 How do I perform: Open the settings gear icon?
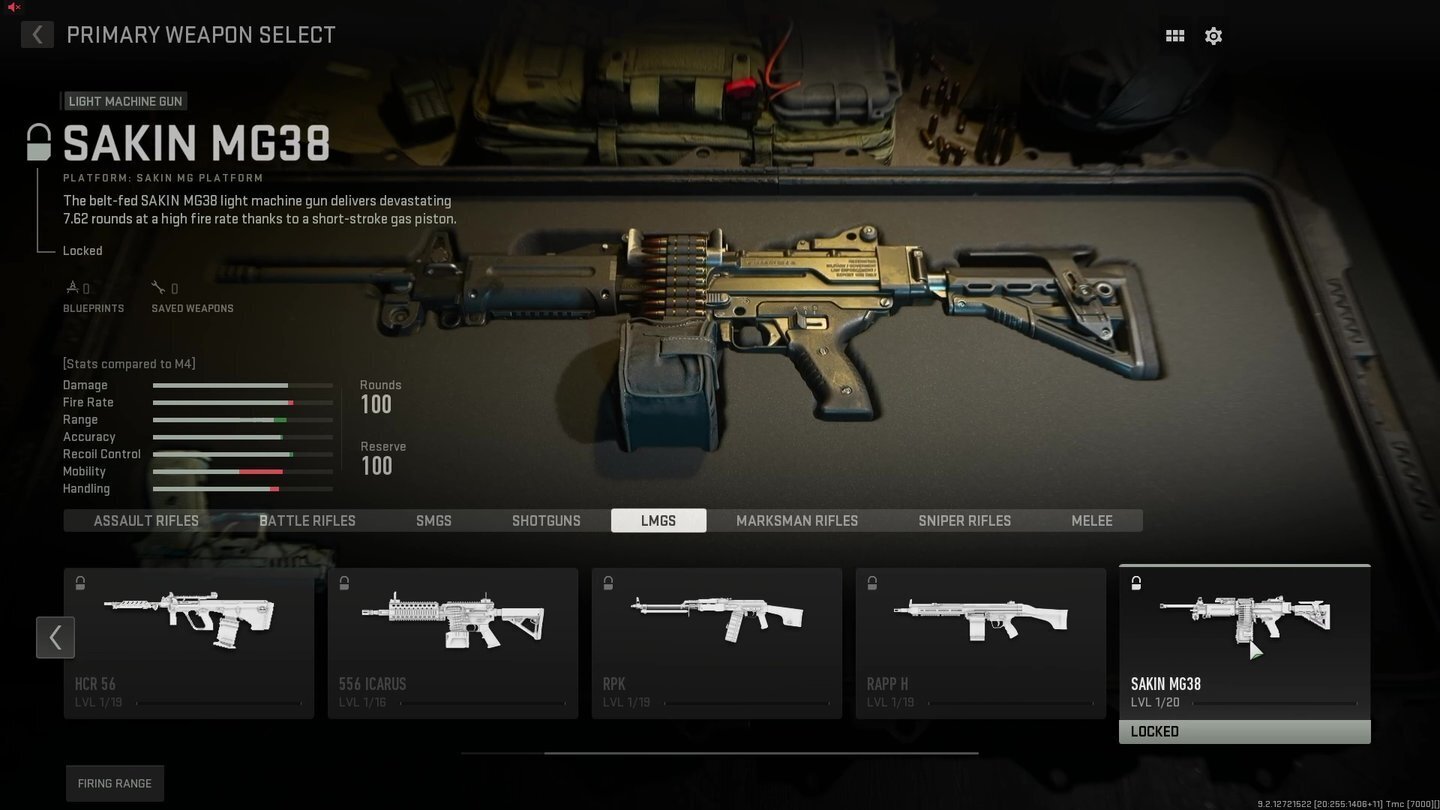click(1213, 35)
